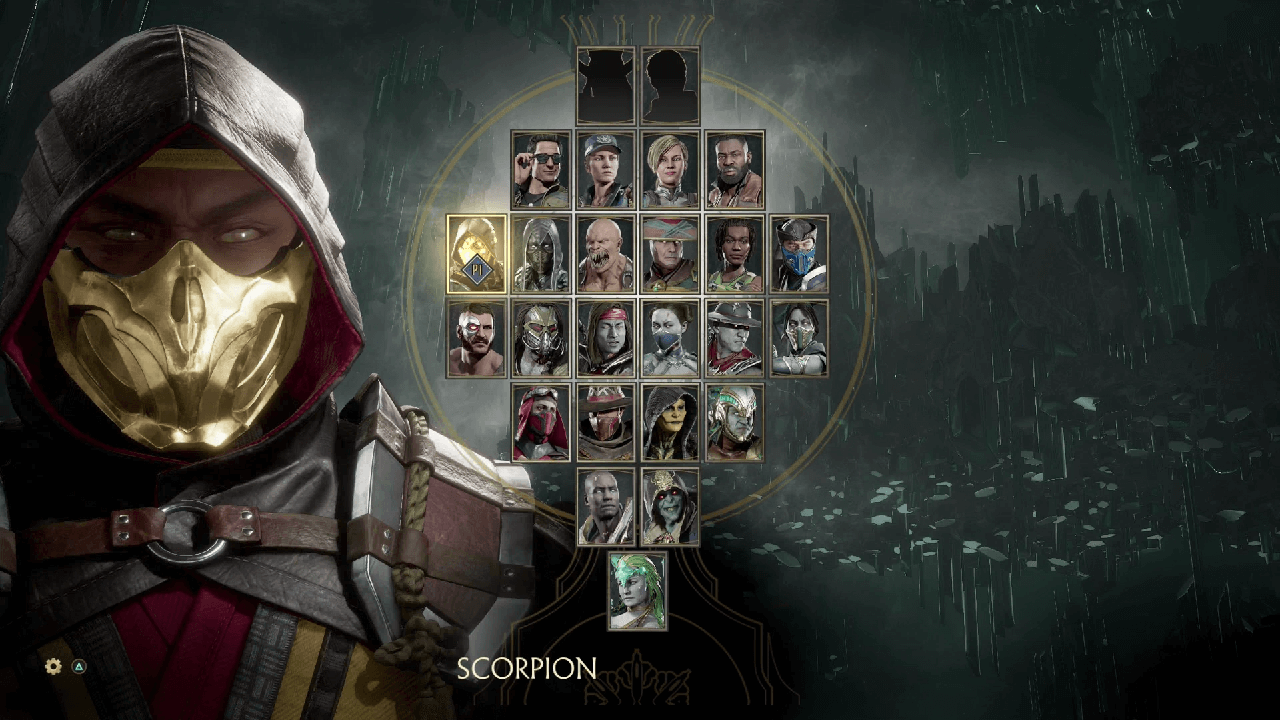The width and height of the screenshot is (1280, 720).
Task: Choose Skarlet in the red hood
Action: click(541, 422)
